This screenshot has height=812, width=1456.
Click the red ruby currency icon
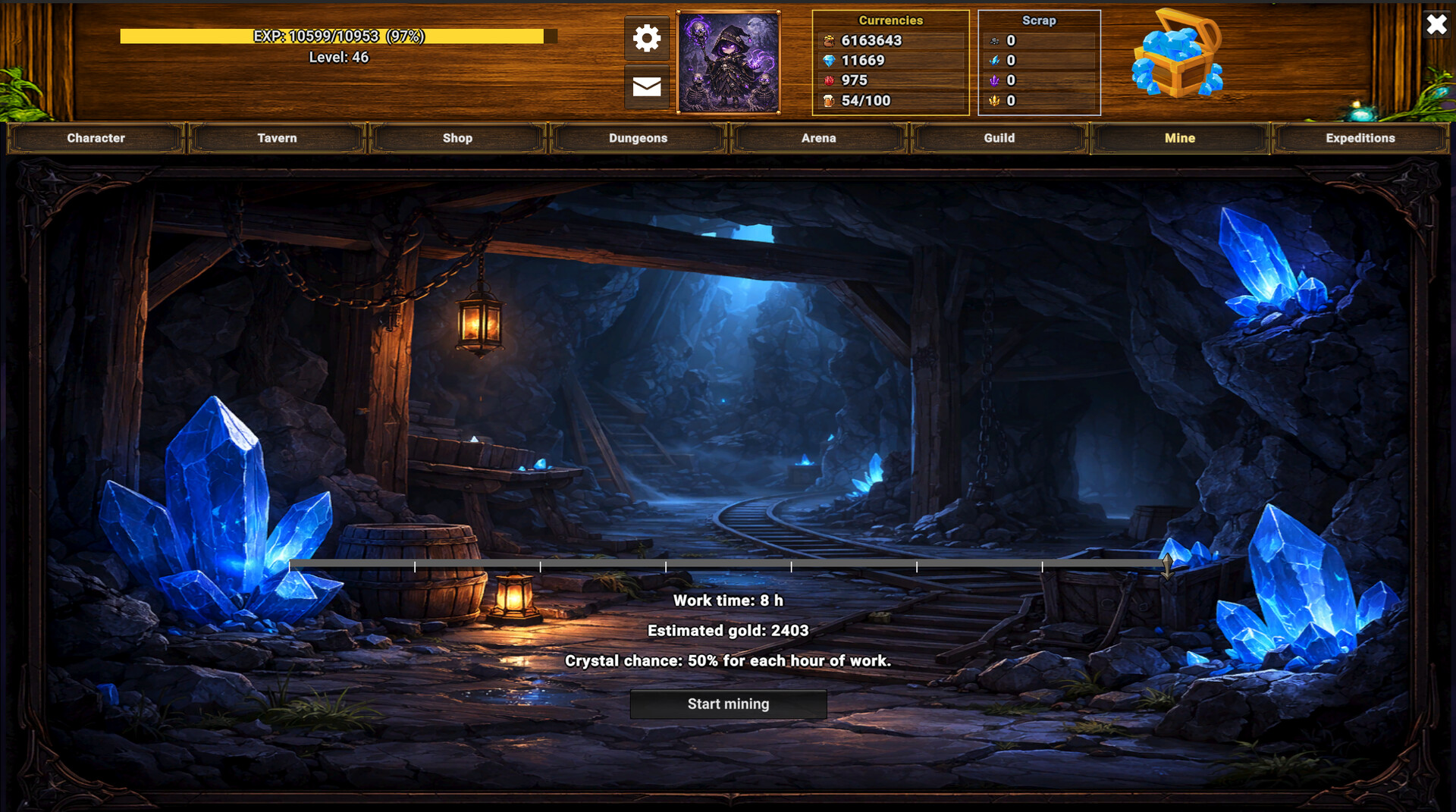830,80
